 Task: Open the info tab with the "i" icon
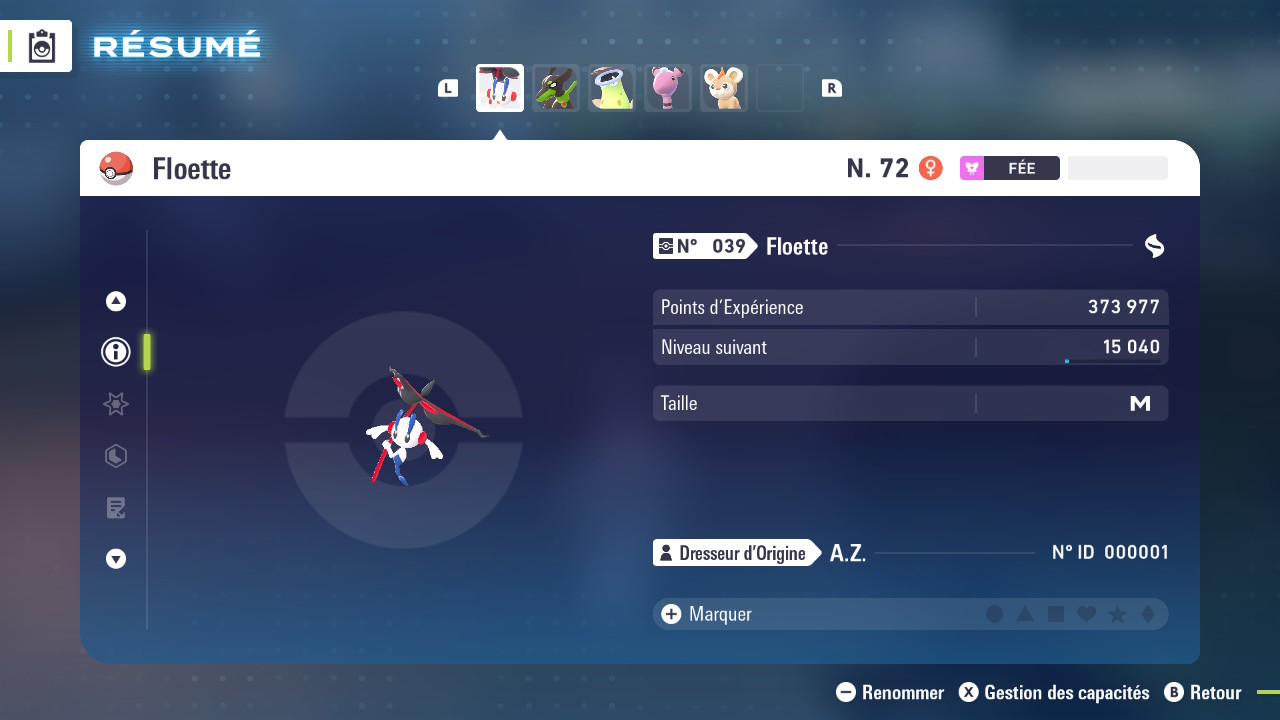click(116, 352)
